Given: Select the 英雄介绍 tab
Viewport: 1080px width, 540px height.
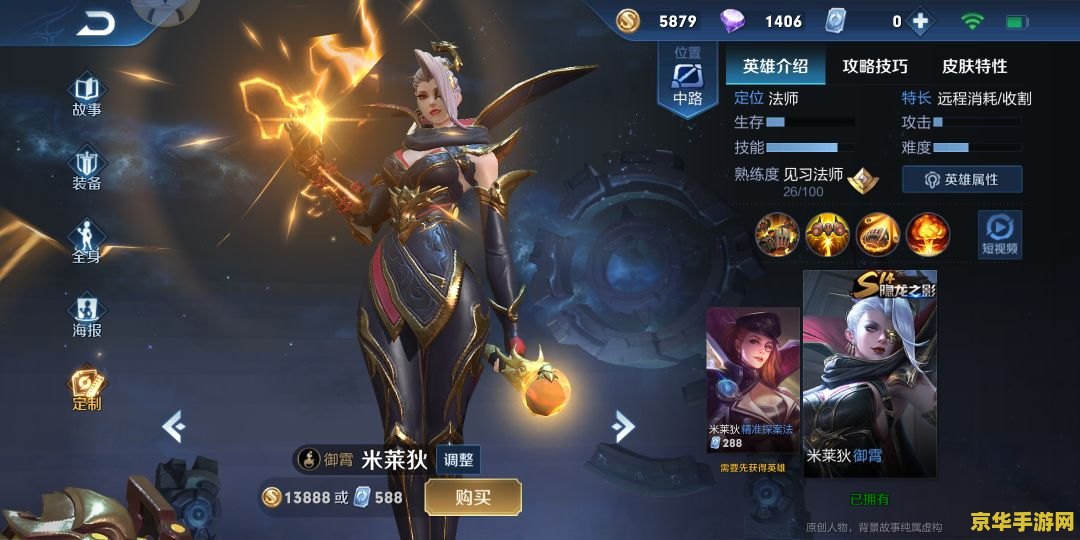Looking at the screenshot, I should point(775,67).
